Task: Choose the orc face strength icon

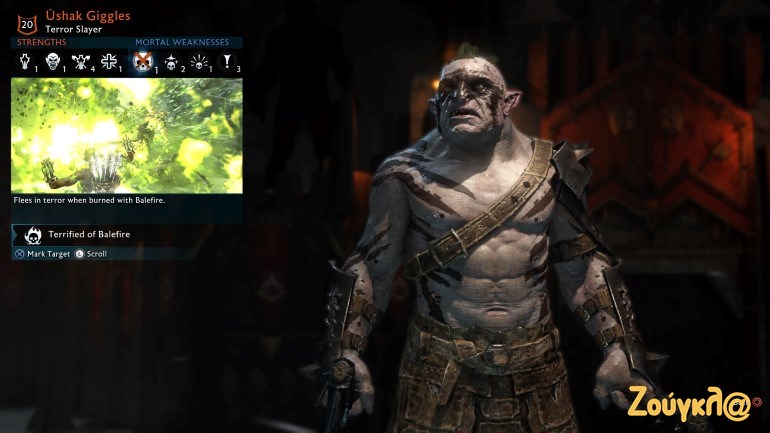Action: 53,63
